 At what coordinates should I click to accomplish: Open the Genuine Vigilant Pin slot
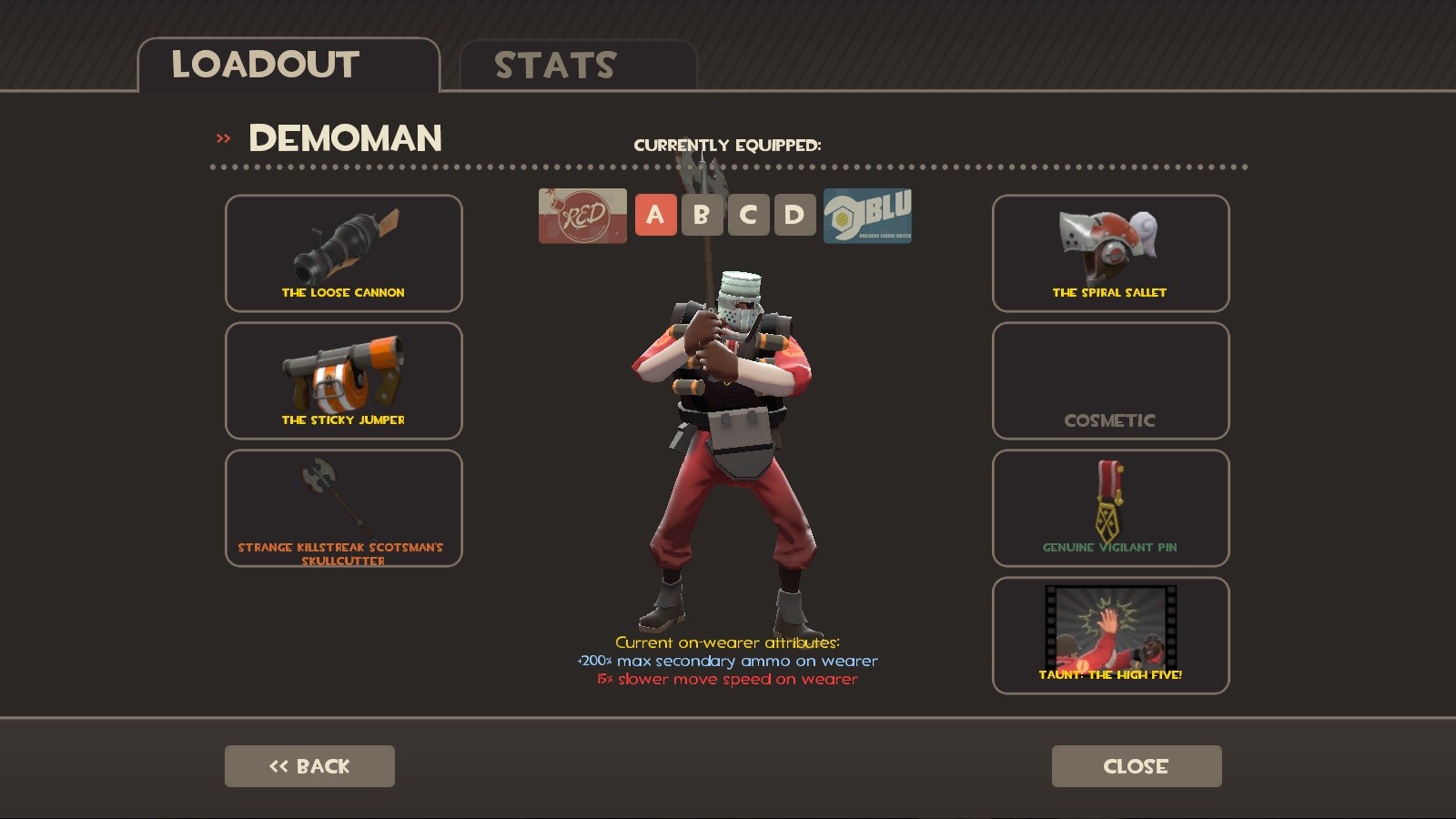pyautogui.click(x=1110, y=508)
